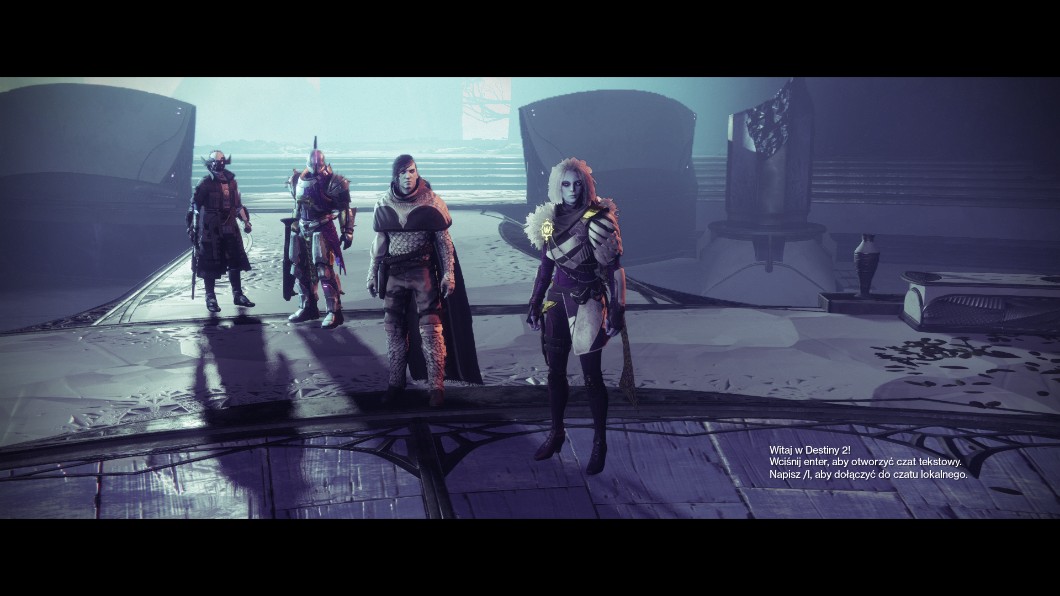Viewport: 1060px width, 596px height.
Task: Click the Destiny 2 text chat welcome message
Action: [867, 461]
